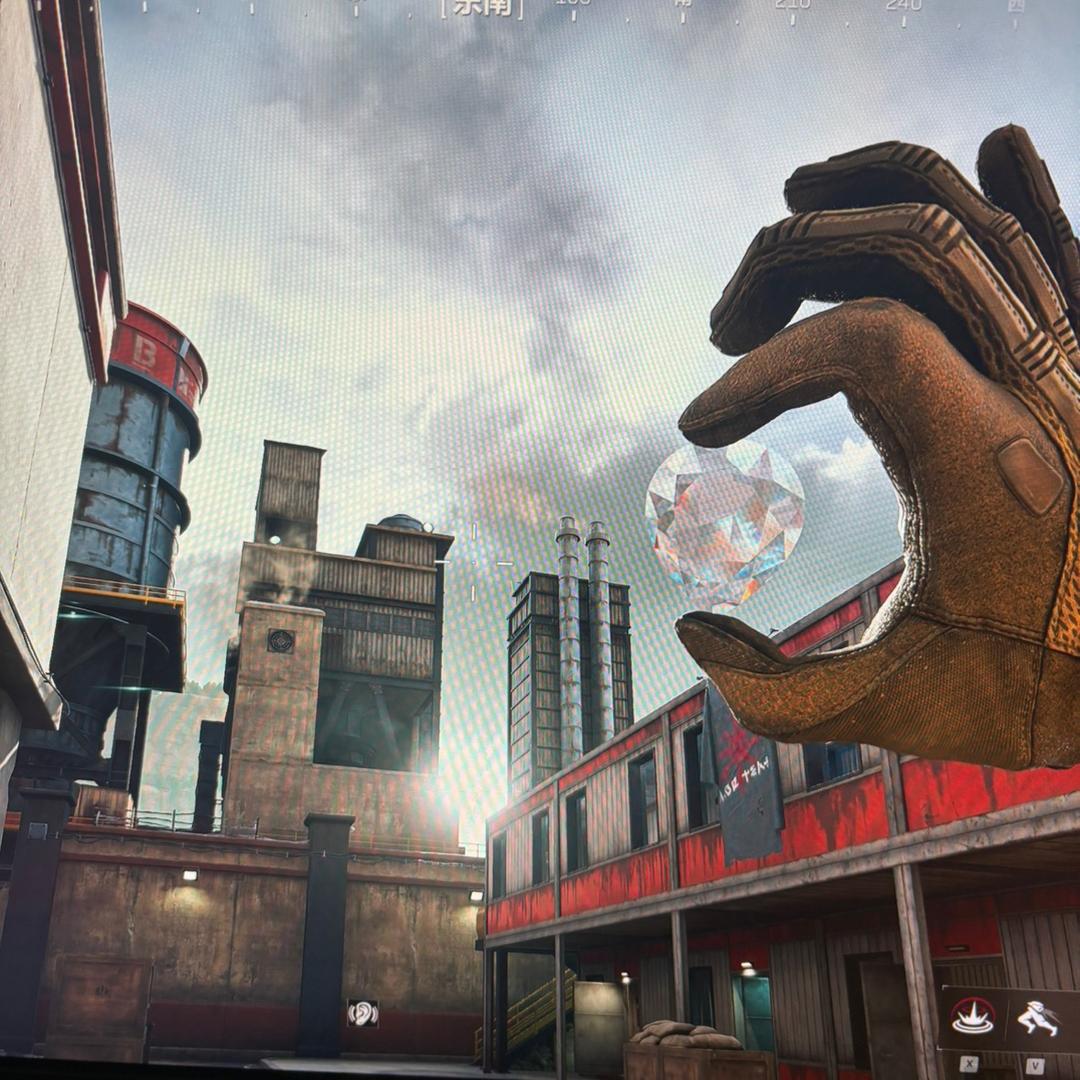Activate the ground burst ability icon
This screenshot has height=1080, width=1080.
pos(972,1019)
